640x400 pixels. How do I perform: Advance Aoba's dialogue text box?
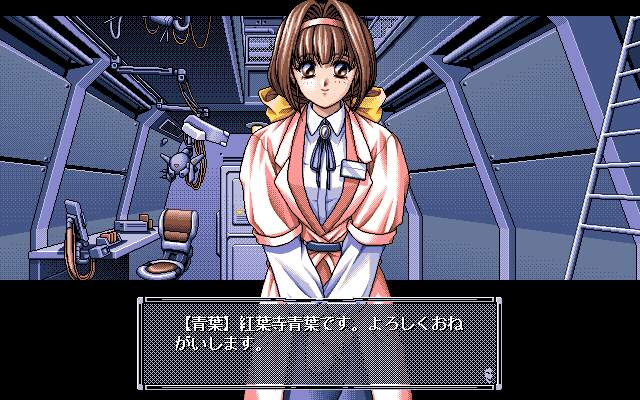319,342
